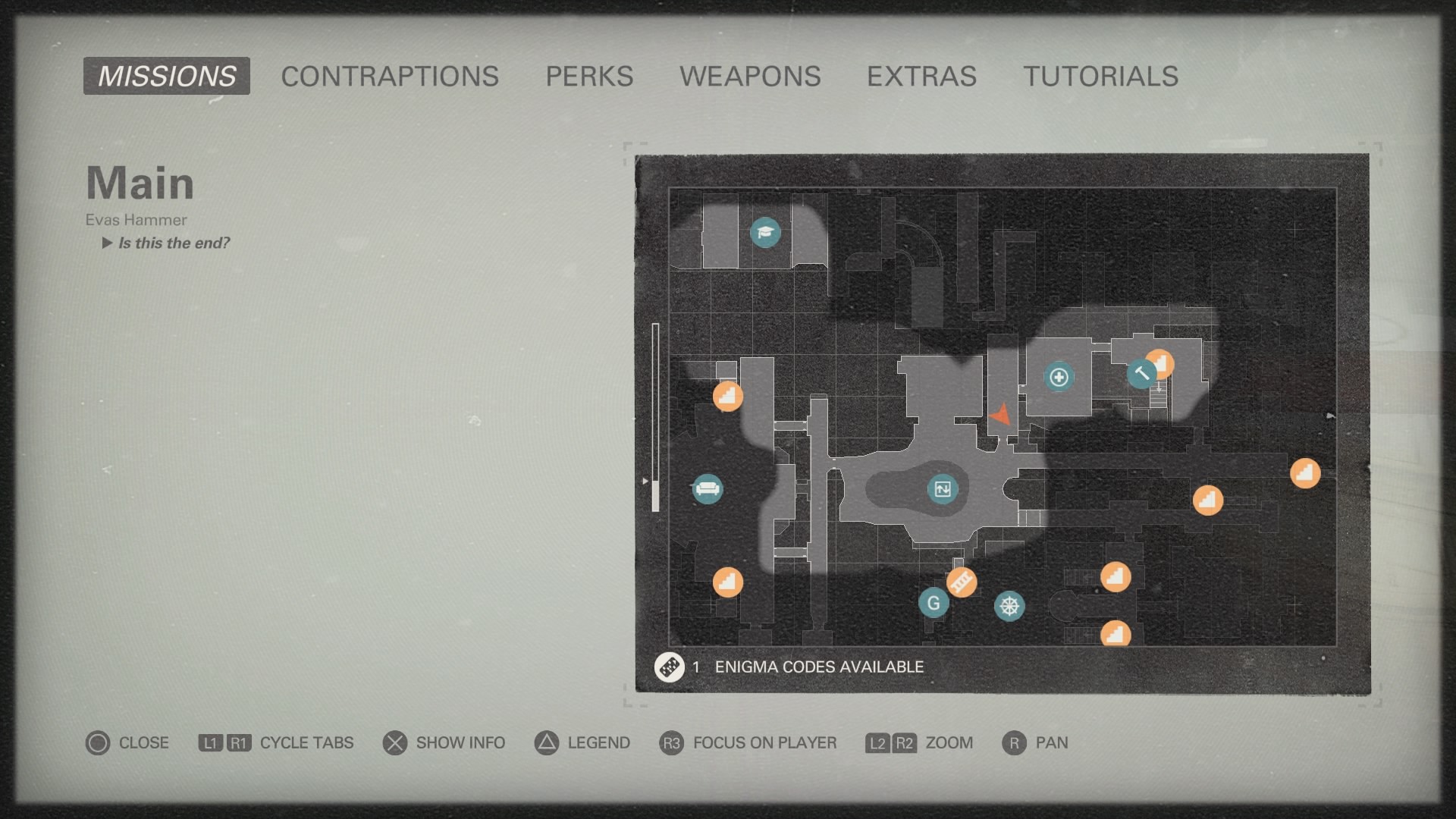
Task: Click the couch icon on the west side
Action: (x=708, y=489)
